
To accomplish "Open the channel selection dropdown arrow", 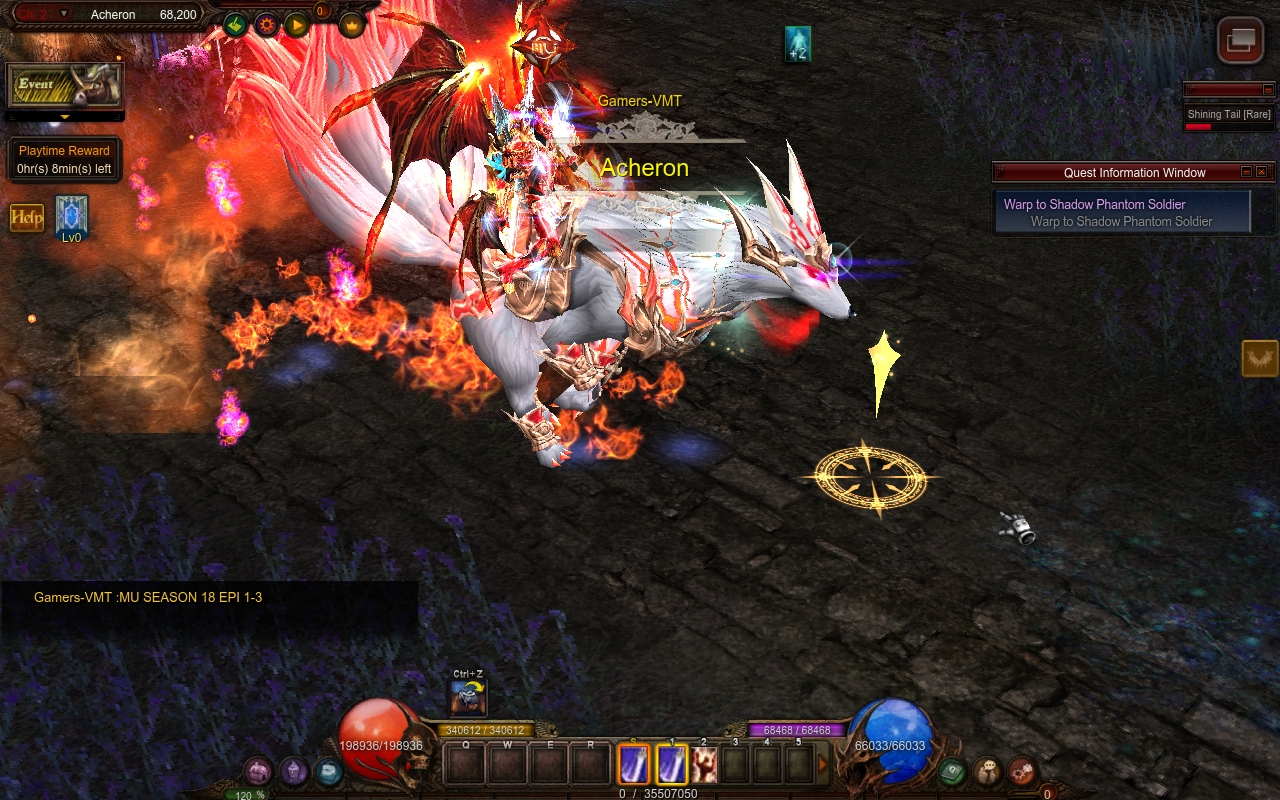I will click(x=65, y=14).
